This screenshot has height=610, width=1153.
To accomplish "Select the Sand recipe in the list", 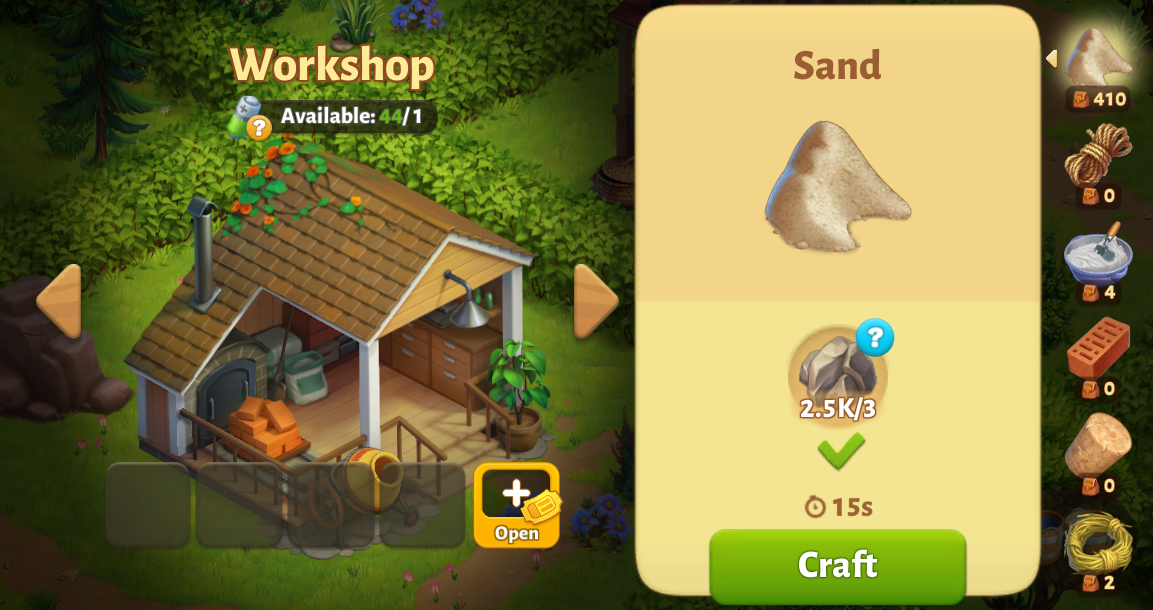I will click(1098, 58).
